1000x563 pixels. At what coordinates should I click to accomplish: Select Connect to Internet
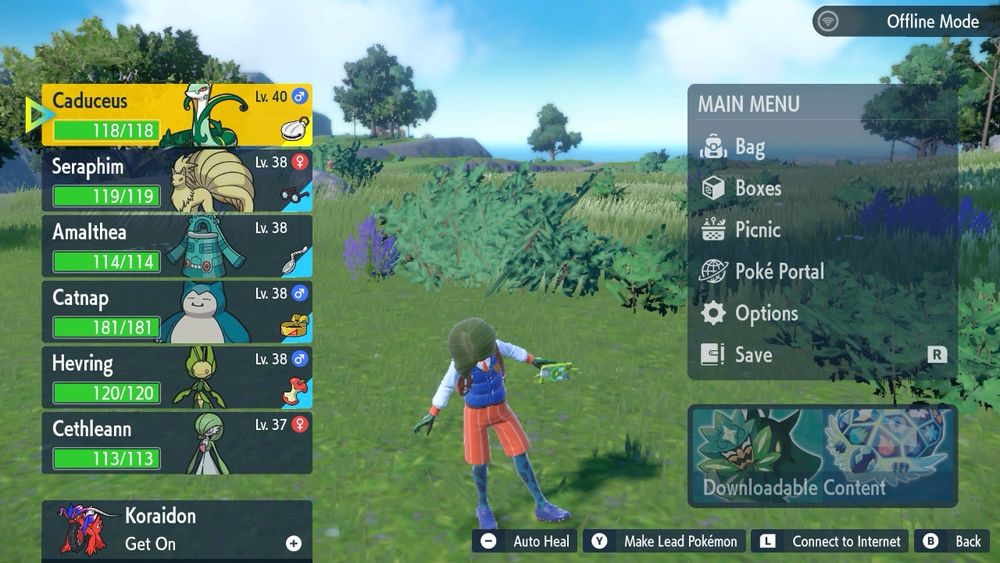point(831,541)
